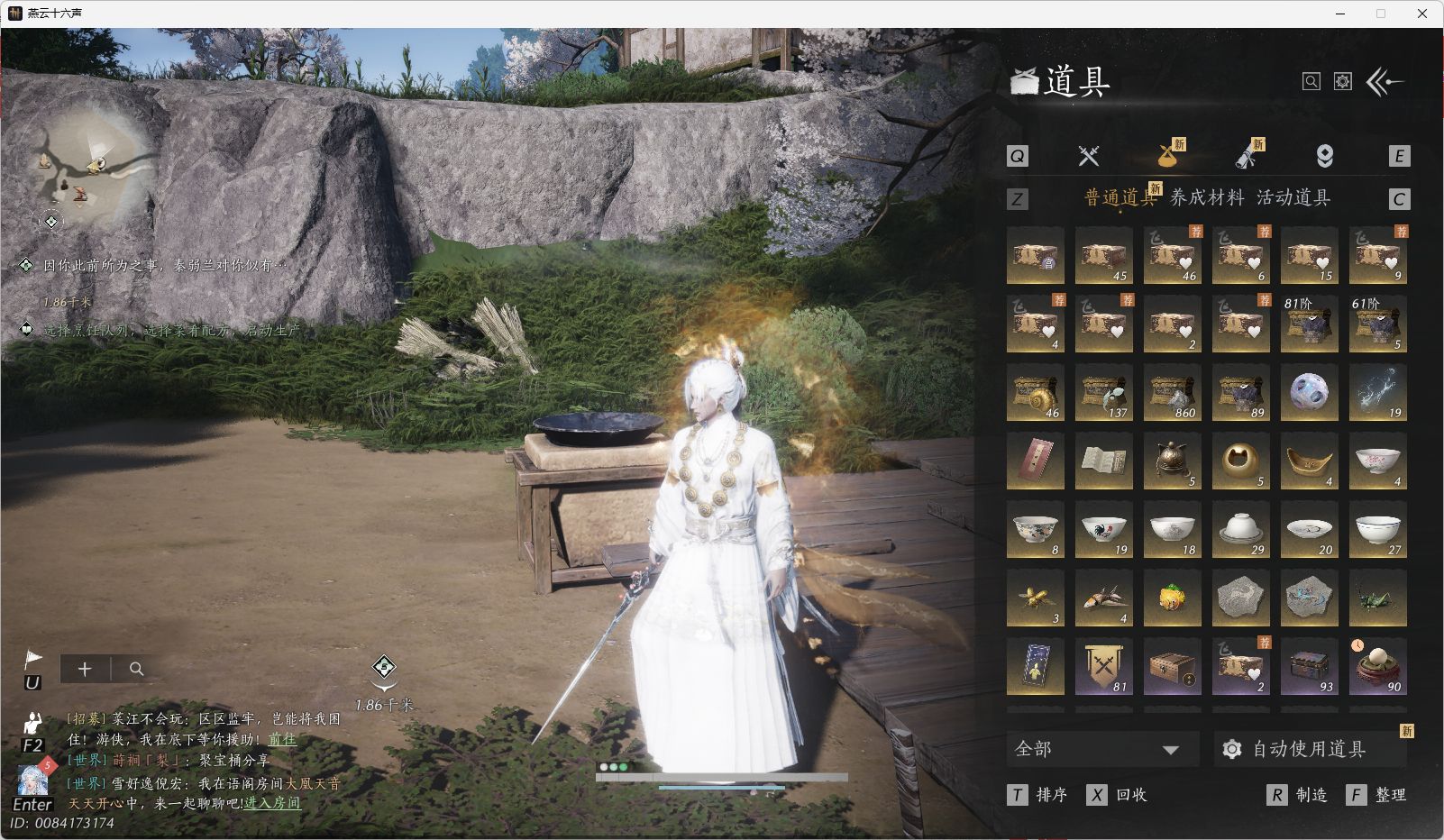Open the 制造 crafting option
The height and width of the screenshot is (840, 1444).
pyautogui.click(x=1298, y=795)
